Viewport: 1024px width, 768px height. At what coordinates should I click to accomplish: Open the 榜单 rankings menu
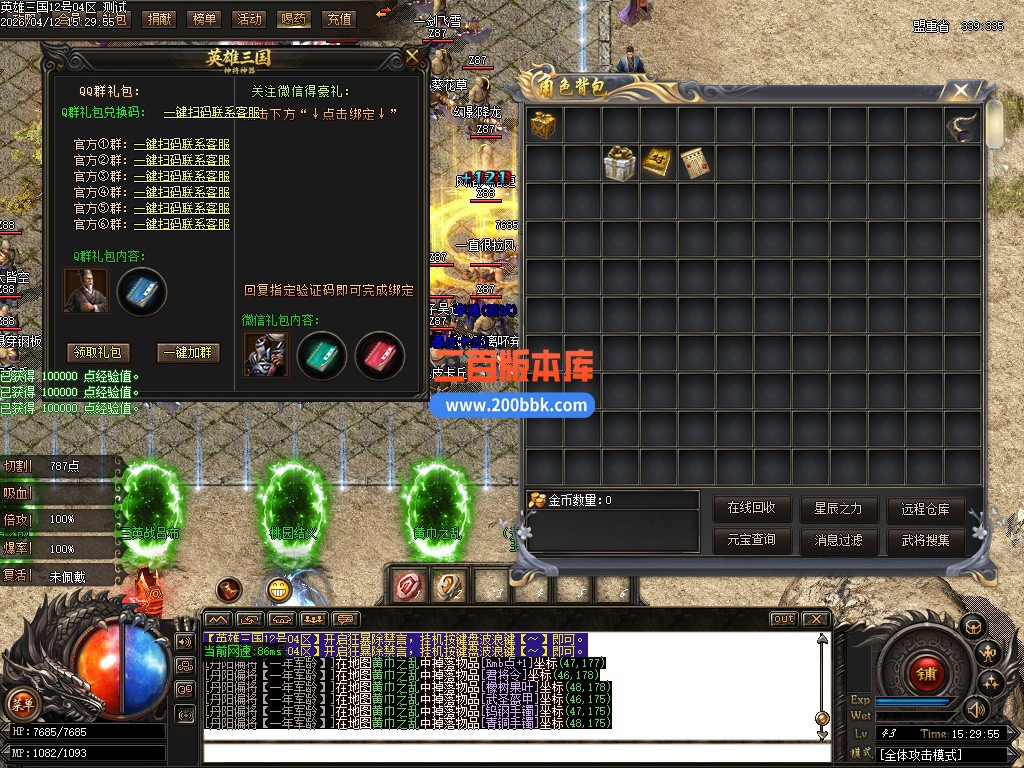coord(204,18)
